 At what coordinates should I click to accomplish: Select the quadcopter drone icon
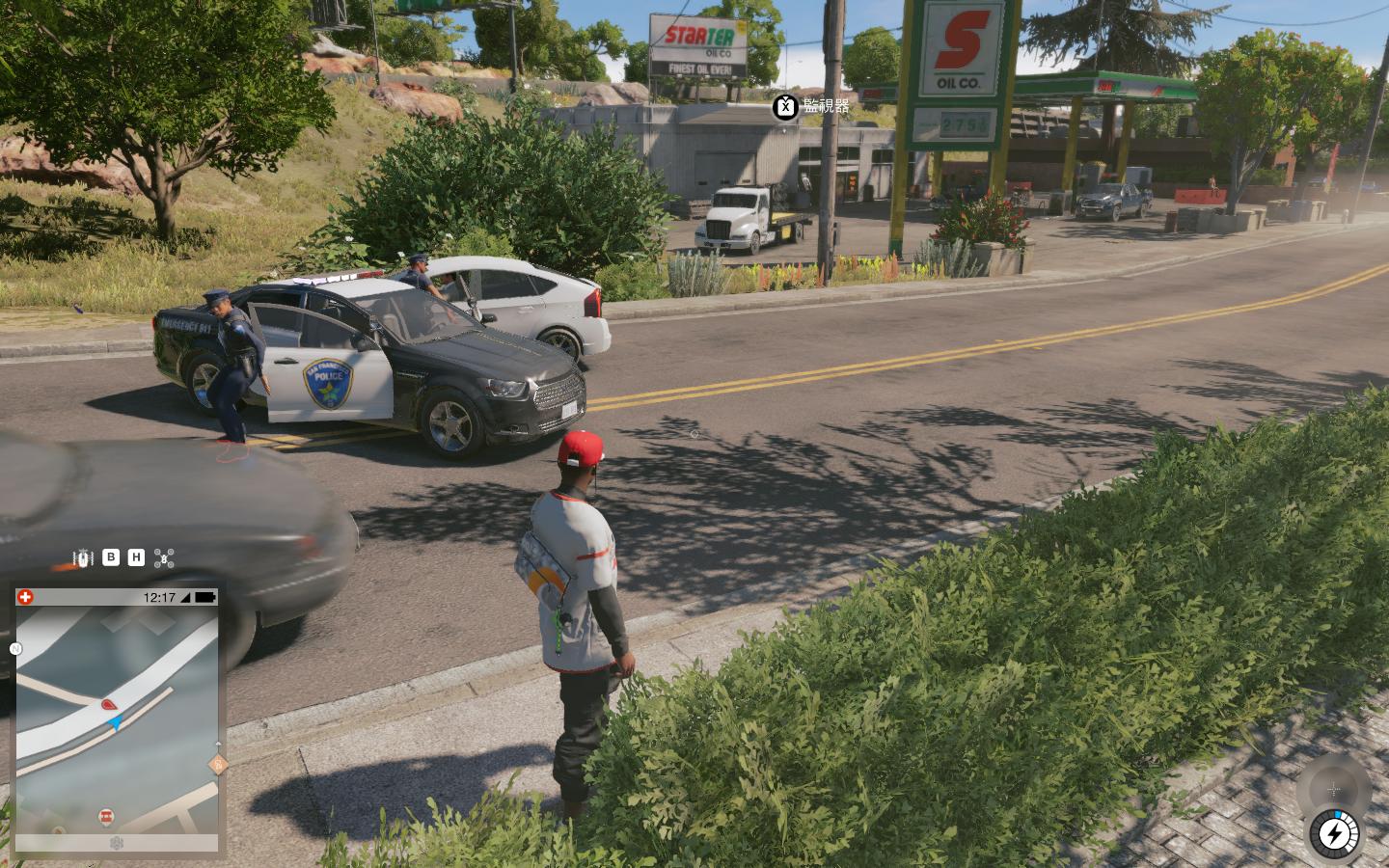pyautogui.click(x=165, y=557)
